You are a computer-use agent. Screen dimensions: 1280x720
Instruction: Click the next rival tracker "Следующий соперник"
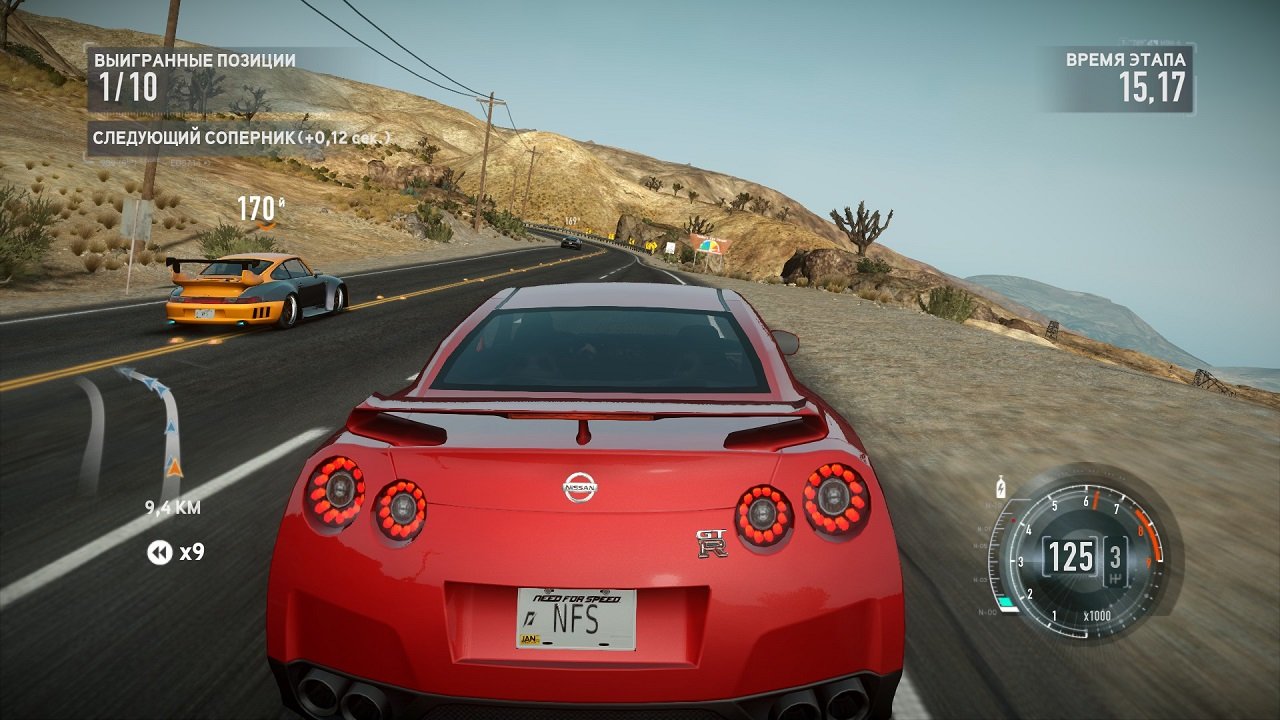click(x=240, y=137)
